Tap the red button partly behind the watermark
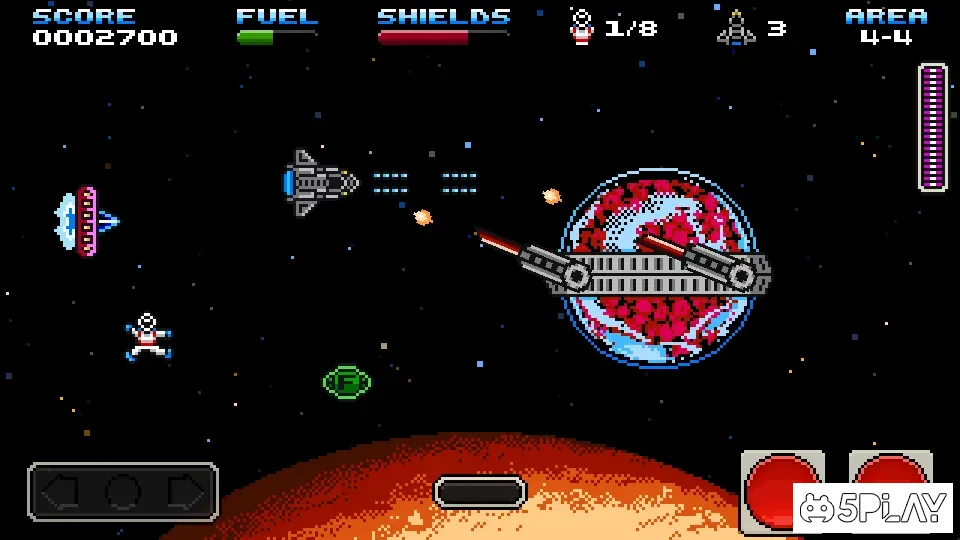The width and height of the screenshot is (960, 540). click(x=888, y=468)
